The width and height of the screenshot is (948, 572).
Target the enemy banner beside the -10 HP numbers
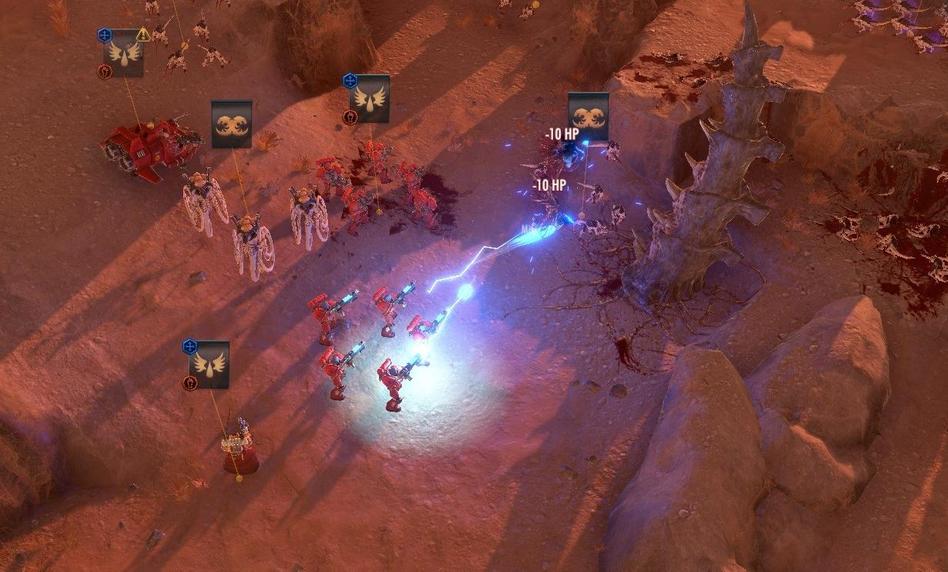pyautogui.click(x=588, y=116)
